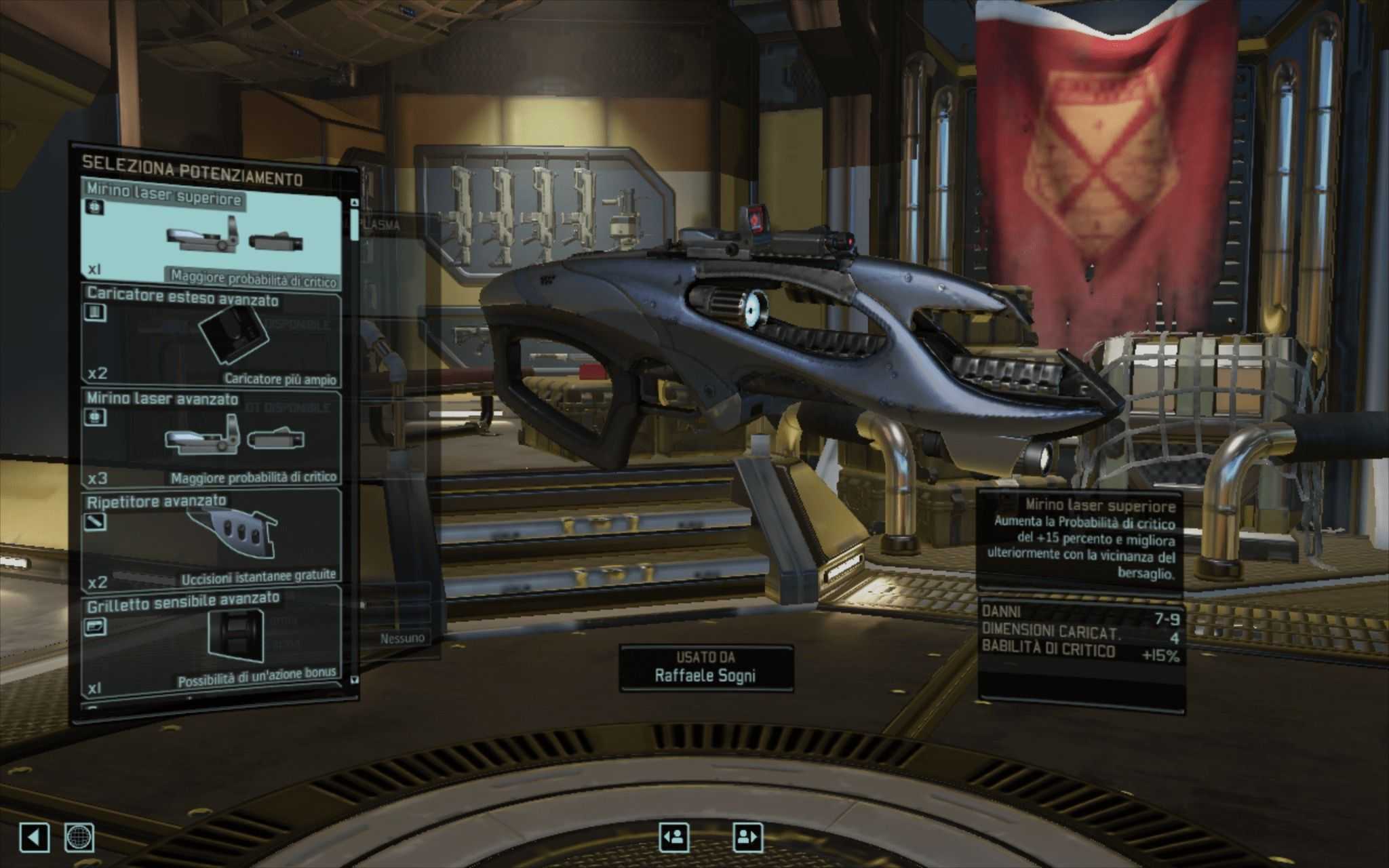Click the upgrade list scroll-down arrow

coord(353,679)
